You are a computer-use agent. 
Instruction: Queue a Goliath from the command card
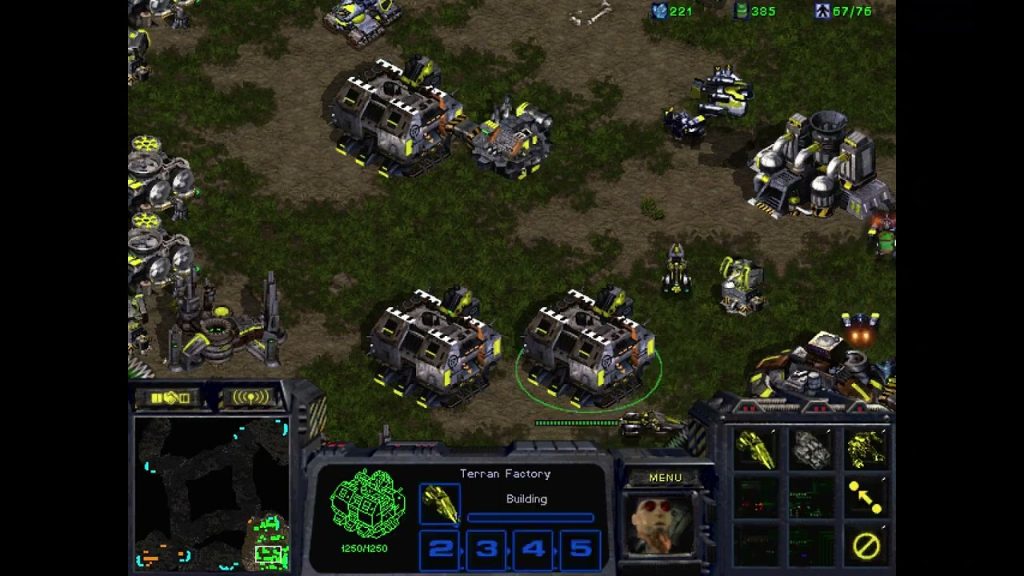point(865,449)
